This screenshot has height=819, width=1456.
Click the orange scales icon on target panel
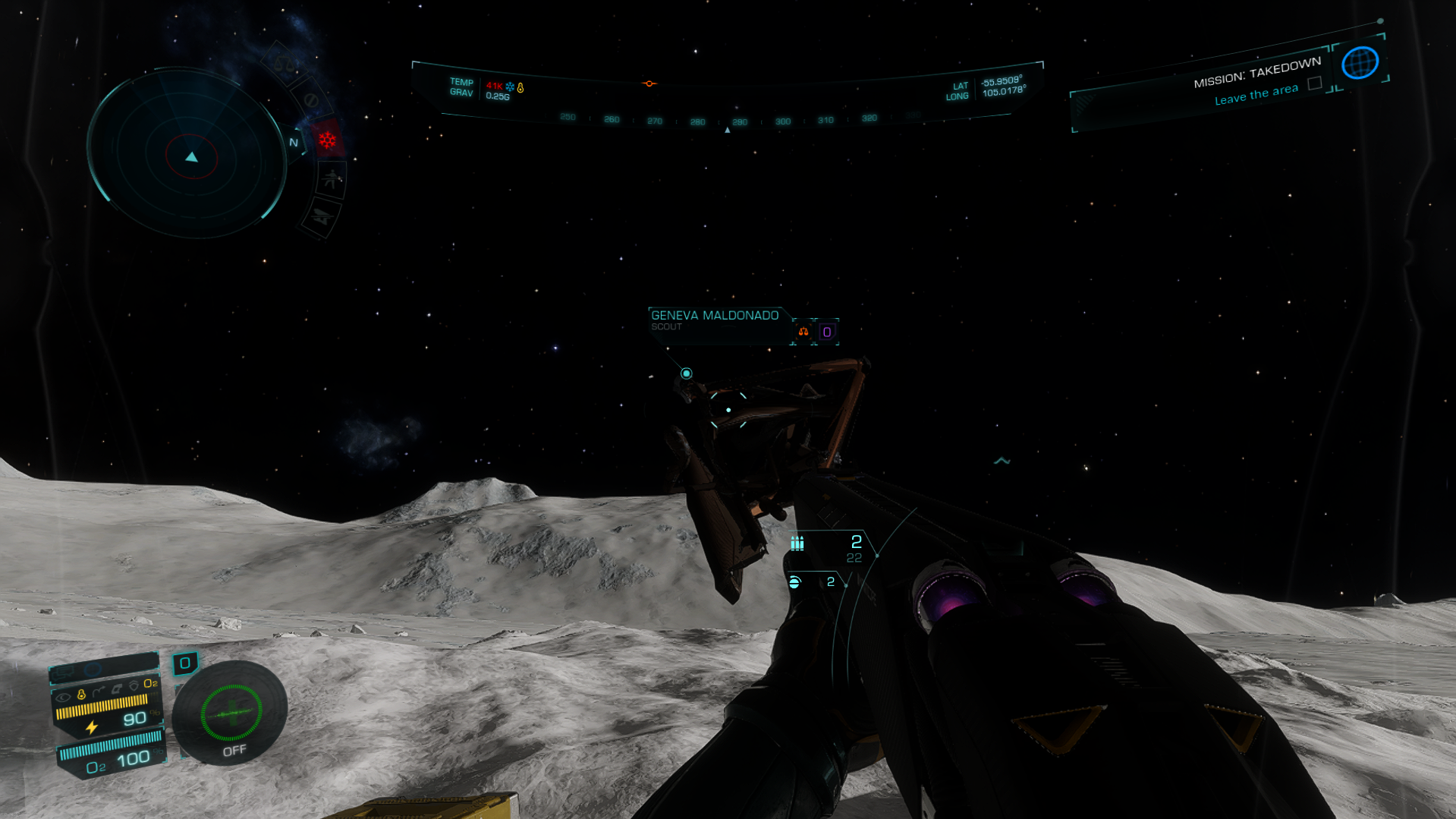803,332
